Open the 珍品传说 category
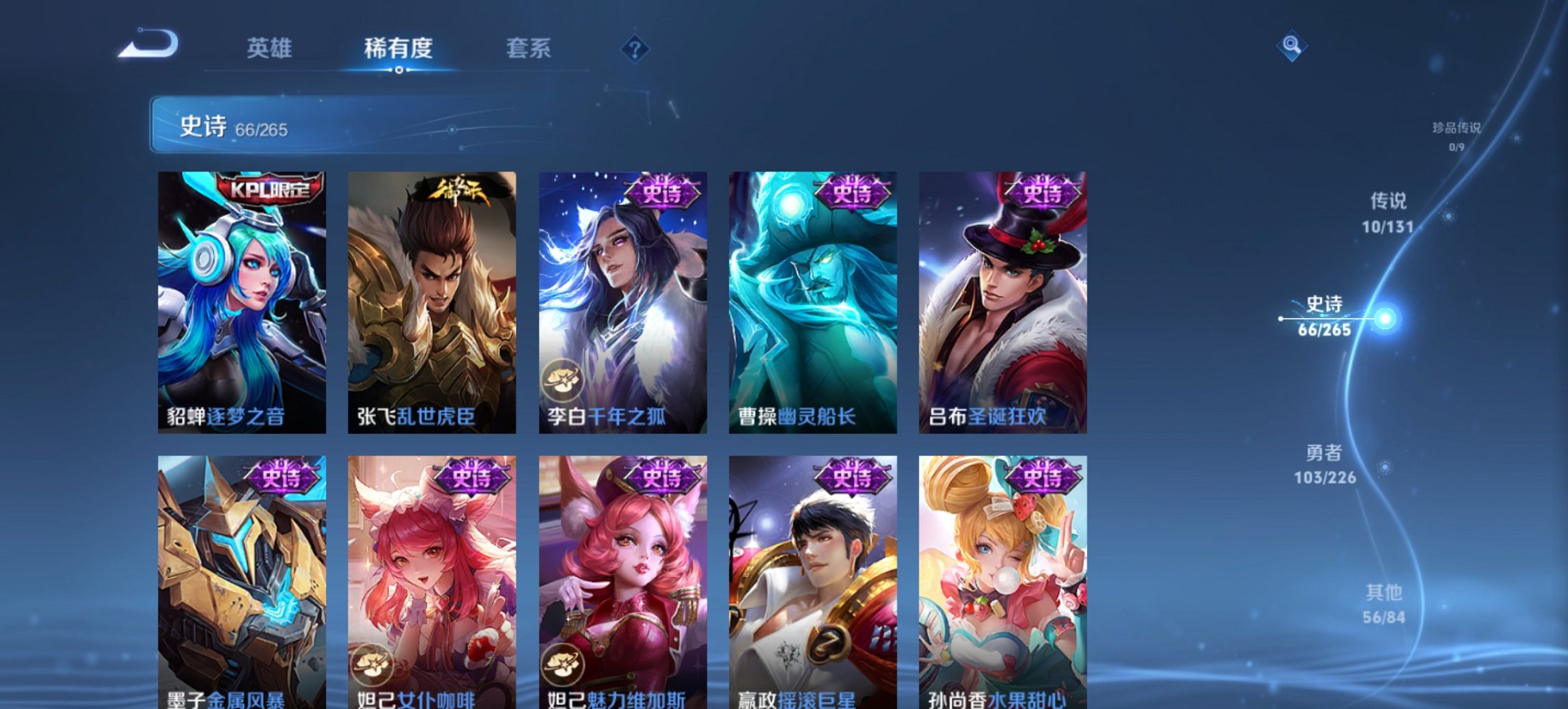 (1456, 135)
